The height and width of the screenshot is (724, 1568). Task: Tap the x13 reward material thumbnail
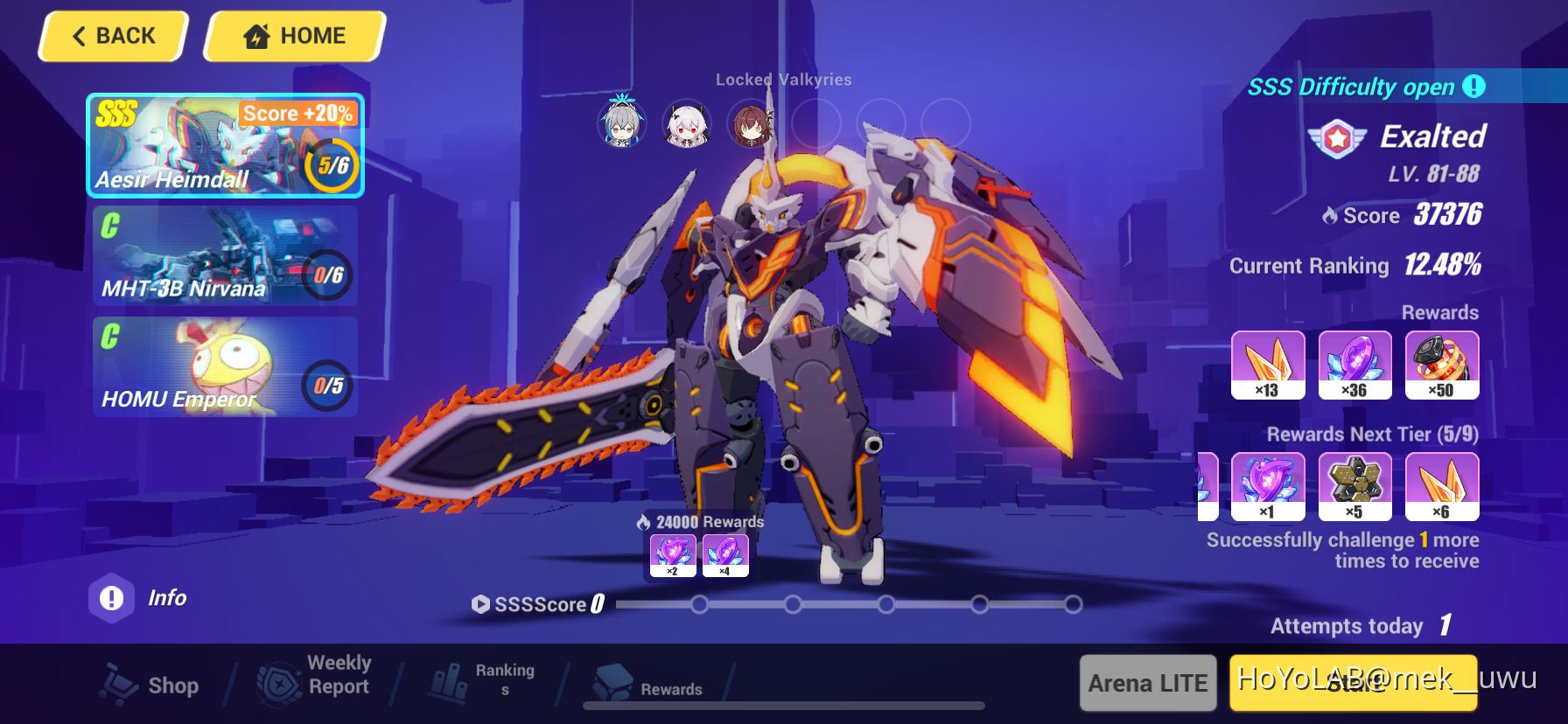point(1268,365)
